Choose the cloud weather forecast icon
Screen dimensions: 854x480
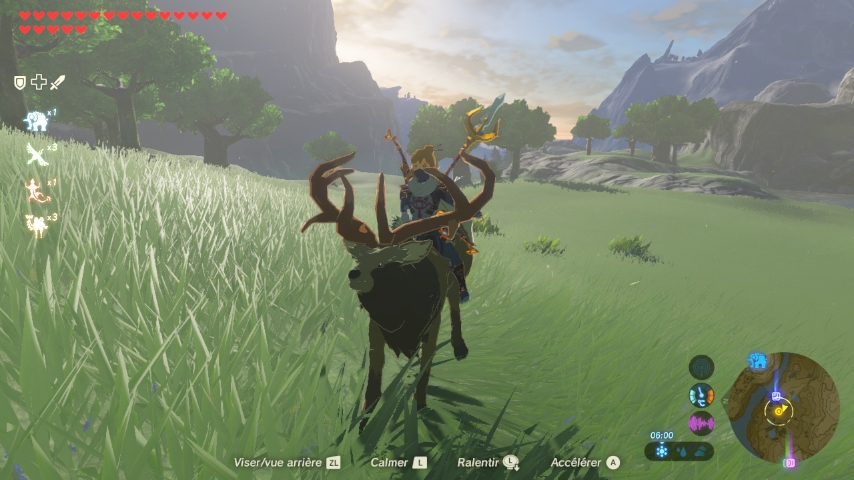702,452
